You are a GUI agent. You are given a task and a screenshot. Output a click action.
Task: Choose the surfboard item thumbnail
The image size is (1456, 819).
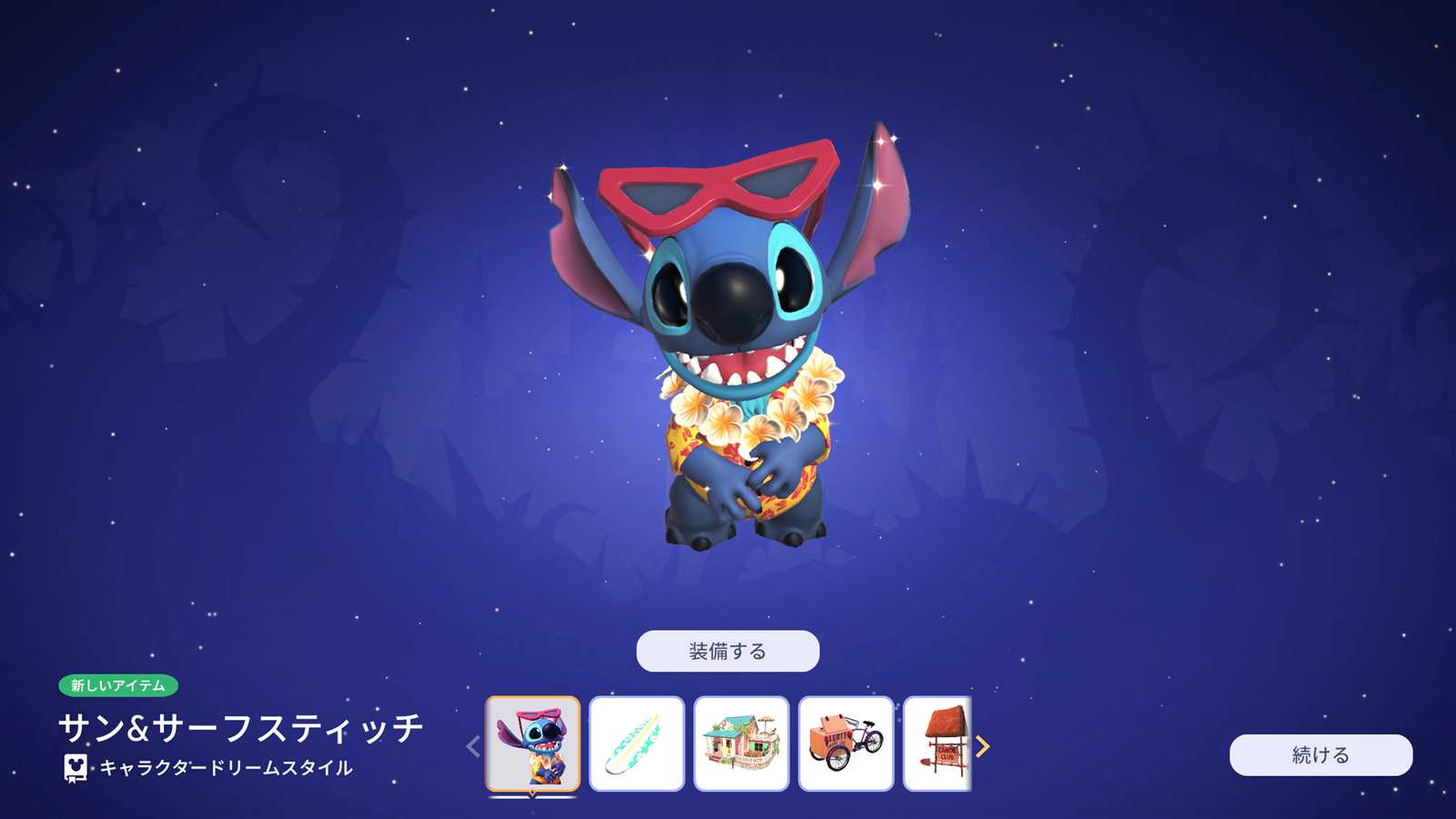coord(636,743)
